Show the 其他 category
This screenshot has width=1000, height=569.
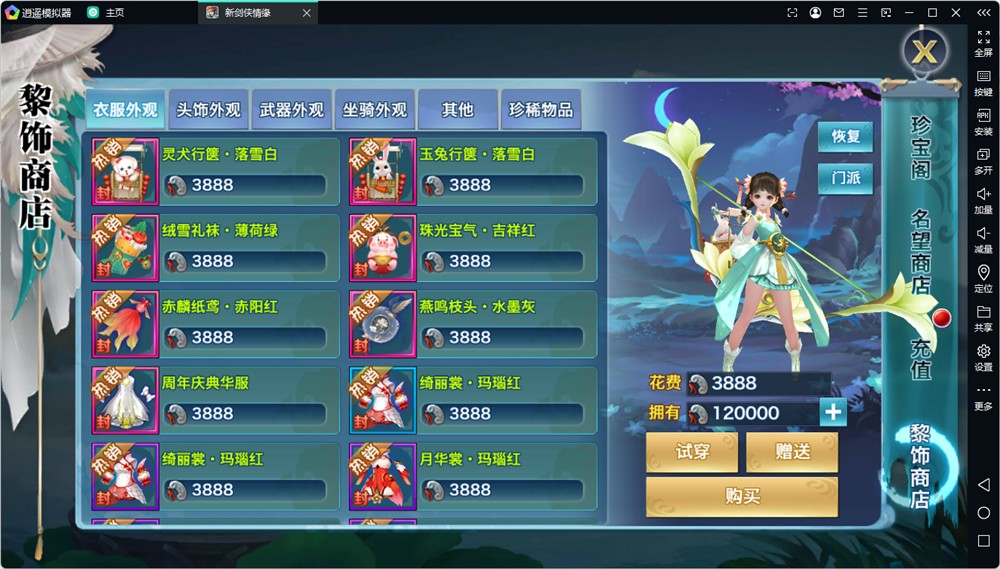pyautogui.click(x=457, y=110)
